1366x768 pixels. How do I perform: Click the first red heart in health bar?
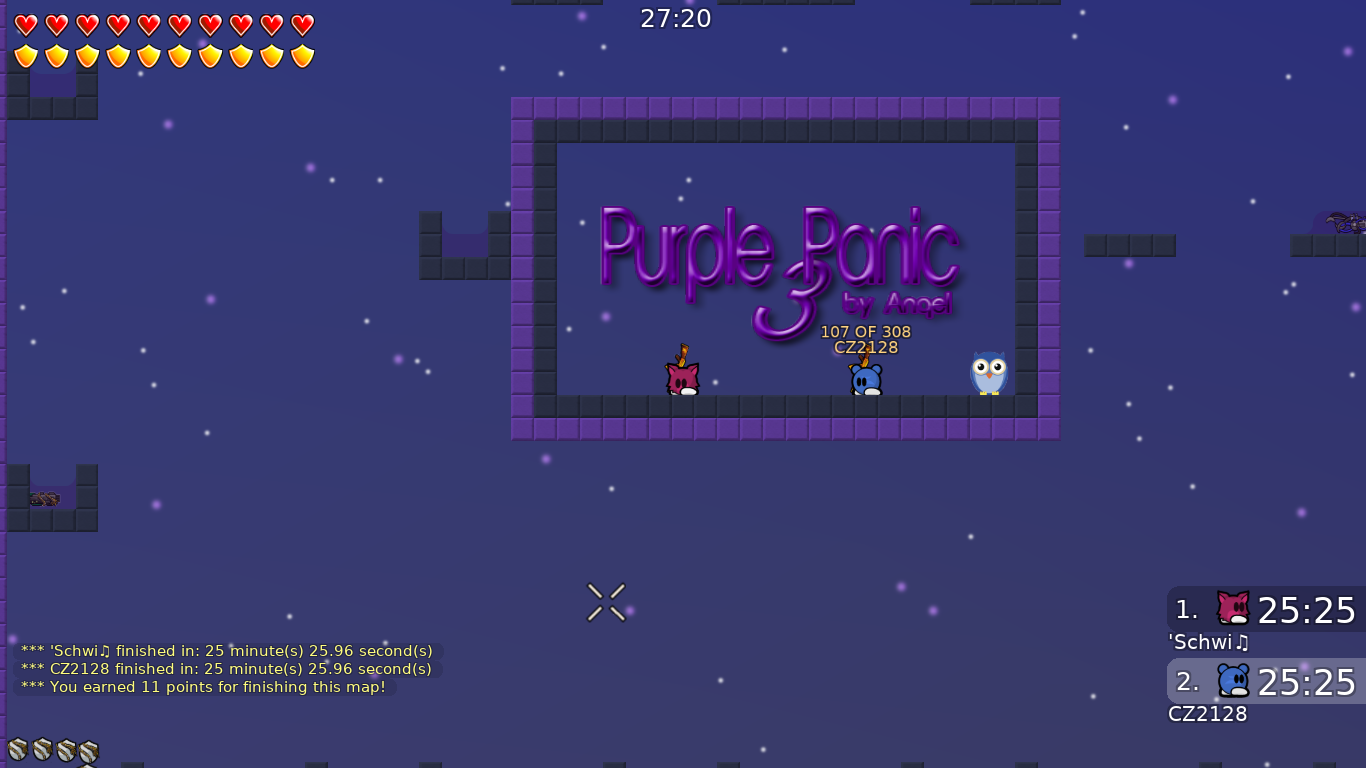coord(27,25)
